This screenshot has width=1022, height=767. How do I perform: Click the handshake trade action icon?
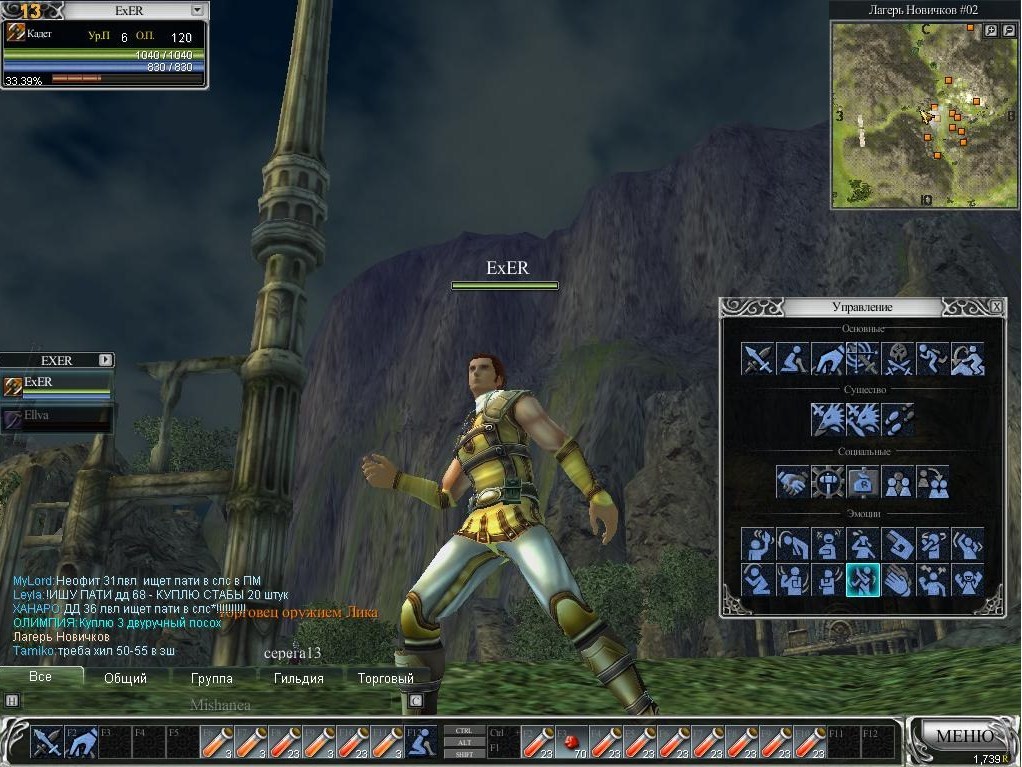coord(793,482)
